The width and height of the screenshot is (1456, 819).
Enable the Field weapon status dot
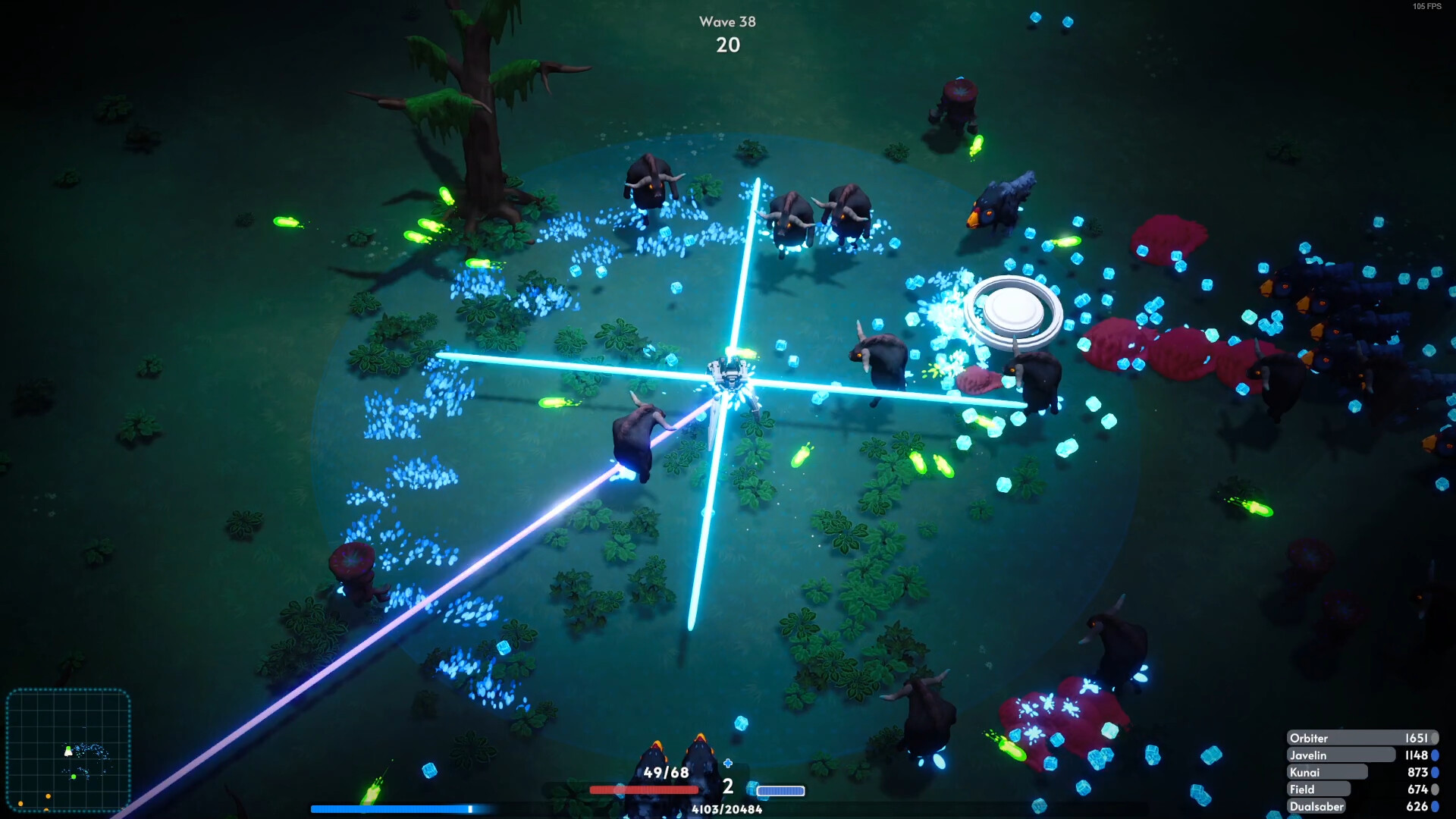(1435, 789)
